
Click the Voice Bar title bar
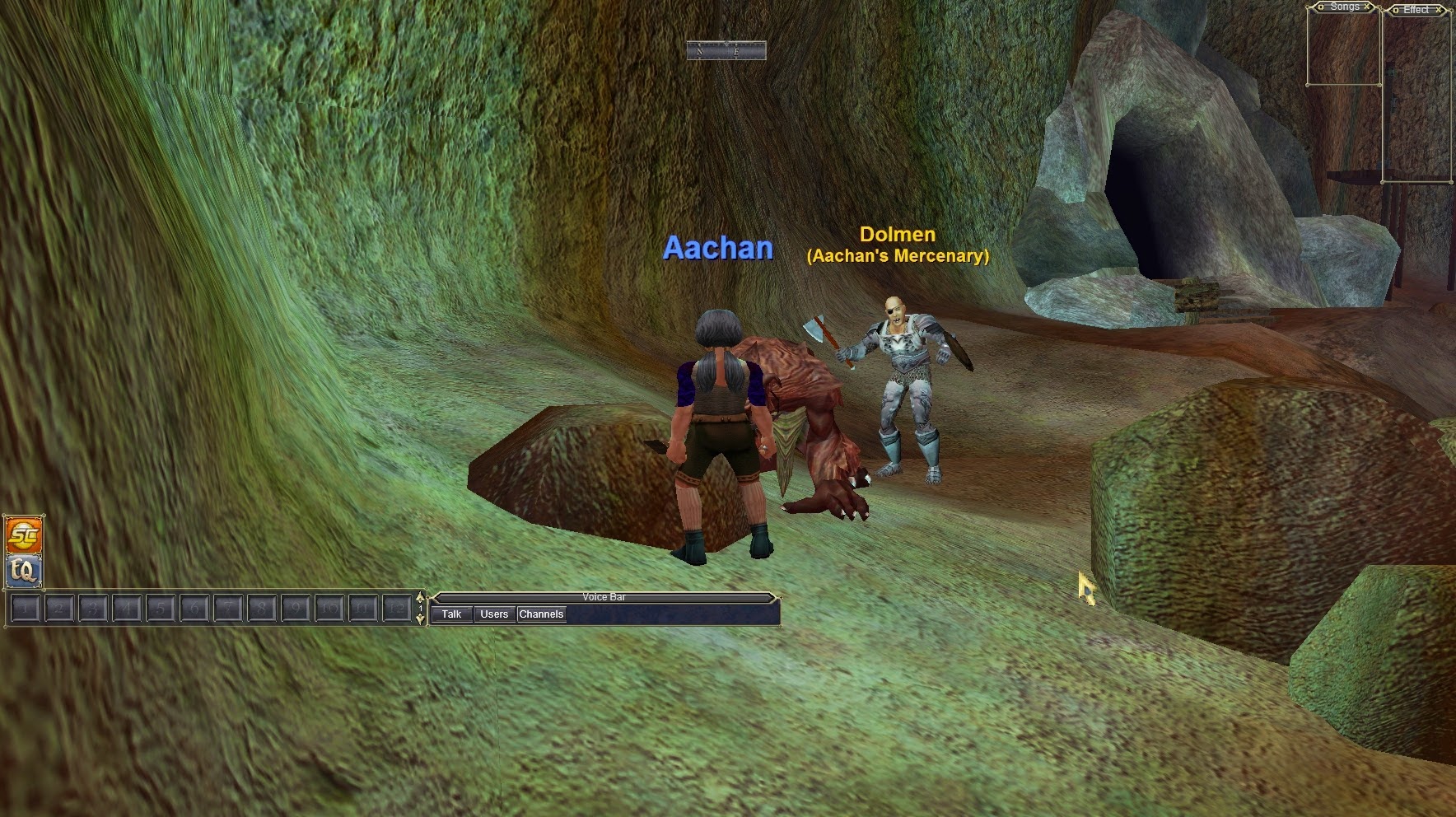click(x=604, y=597)
